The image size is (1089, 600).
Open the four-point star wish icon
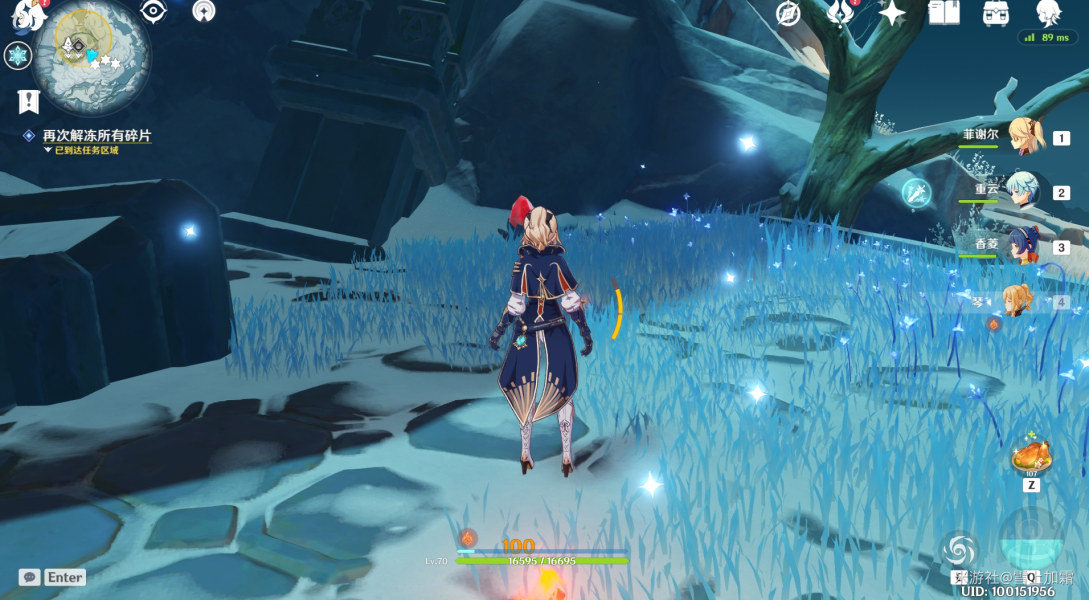[891, 13]
